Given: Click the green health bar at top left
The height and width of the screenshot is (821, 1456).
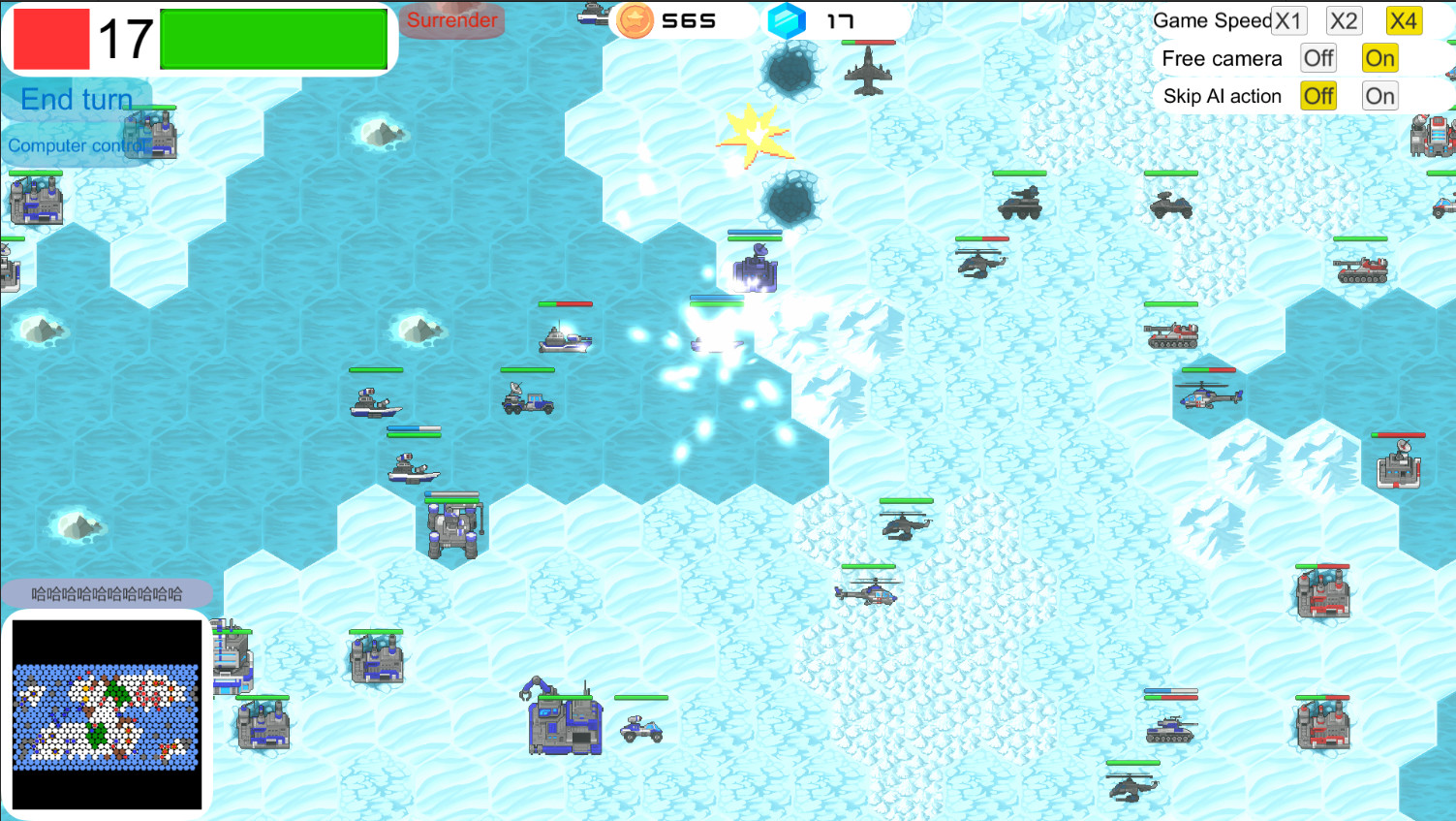Looking at the screenshot, I should [273, 39].
